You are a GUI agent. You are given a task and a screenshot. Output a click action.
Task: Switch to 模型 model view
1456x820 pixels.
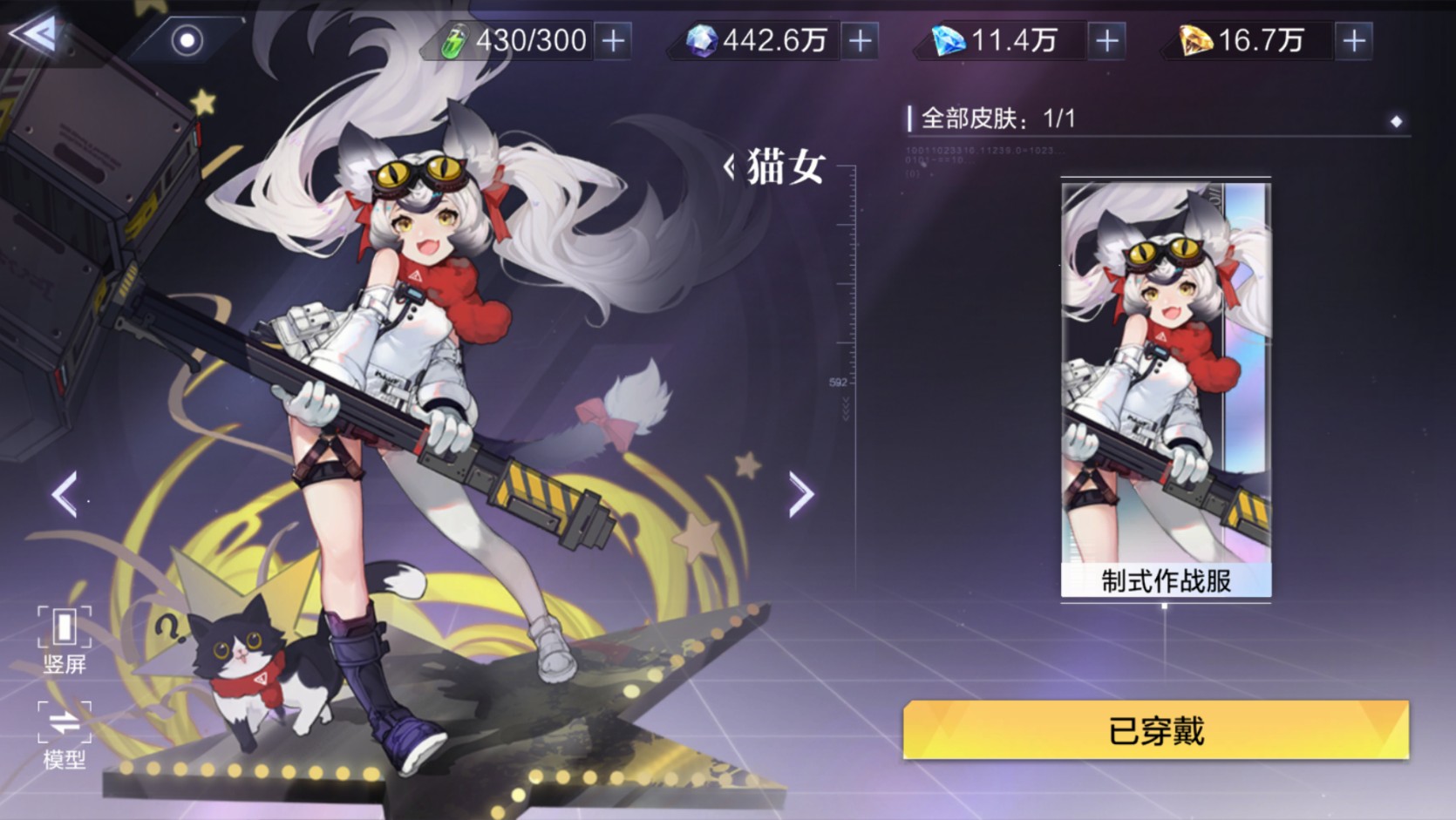point(65,735)
